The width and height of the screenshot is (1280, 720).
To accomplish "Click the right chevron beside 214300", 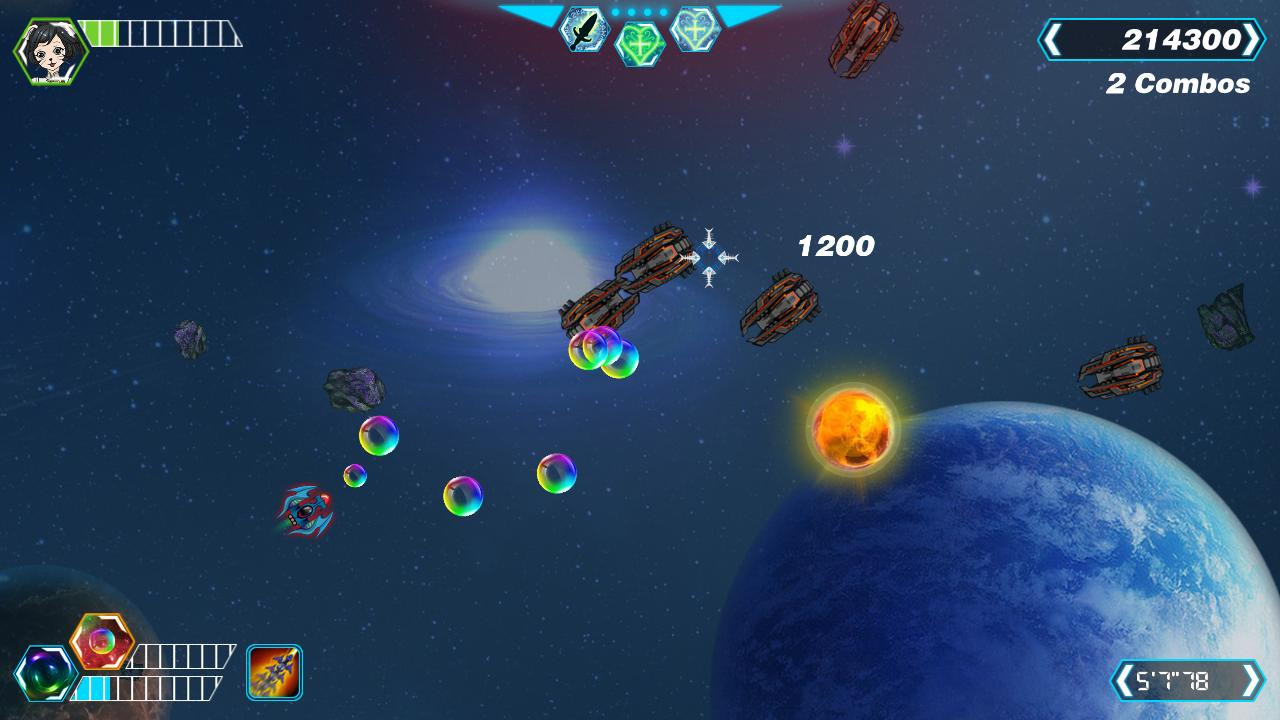I will (x=1252, y=40).
